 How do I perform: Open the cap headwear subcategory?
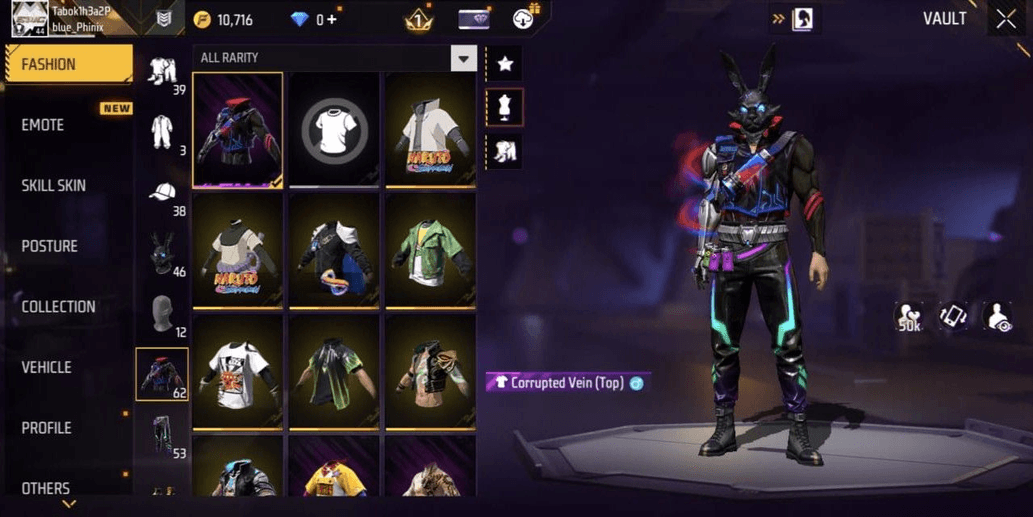click(162, 193)
